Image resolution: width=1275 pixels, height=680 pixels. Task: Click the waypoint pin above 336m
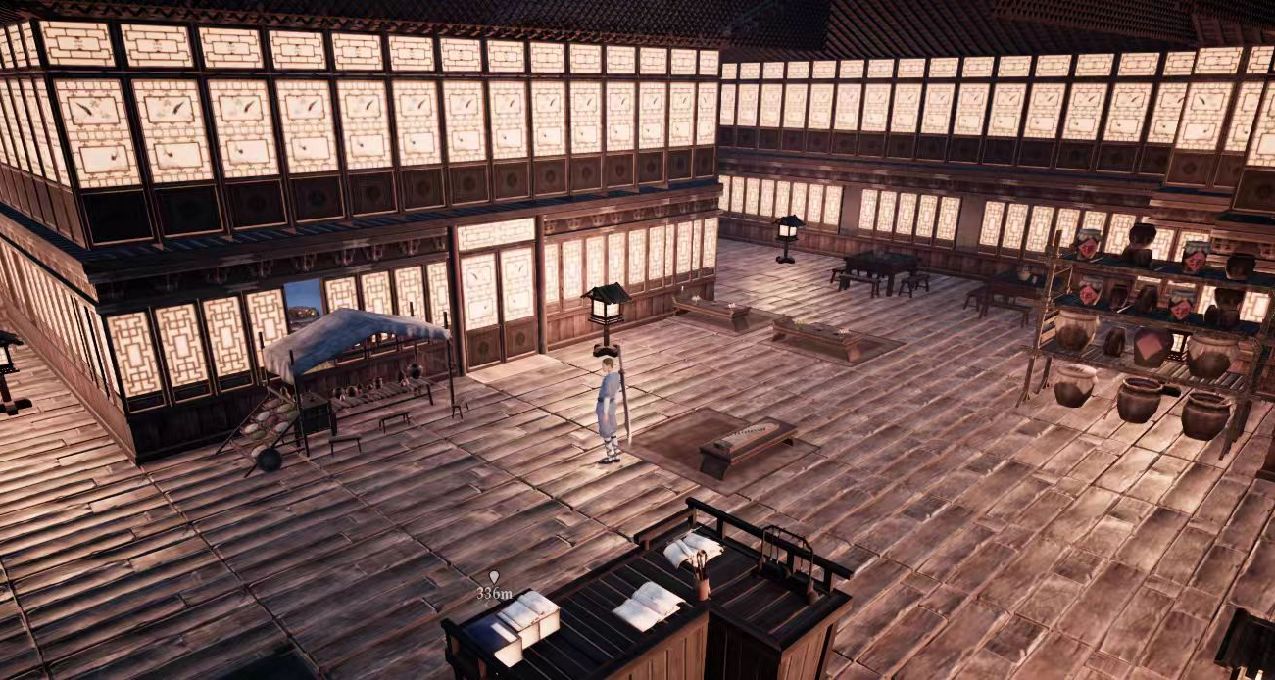(x=493, y=577)
